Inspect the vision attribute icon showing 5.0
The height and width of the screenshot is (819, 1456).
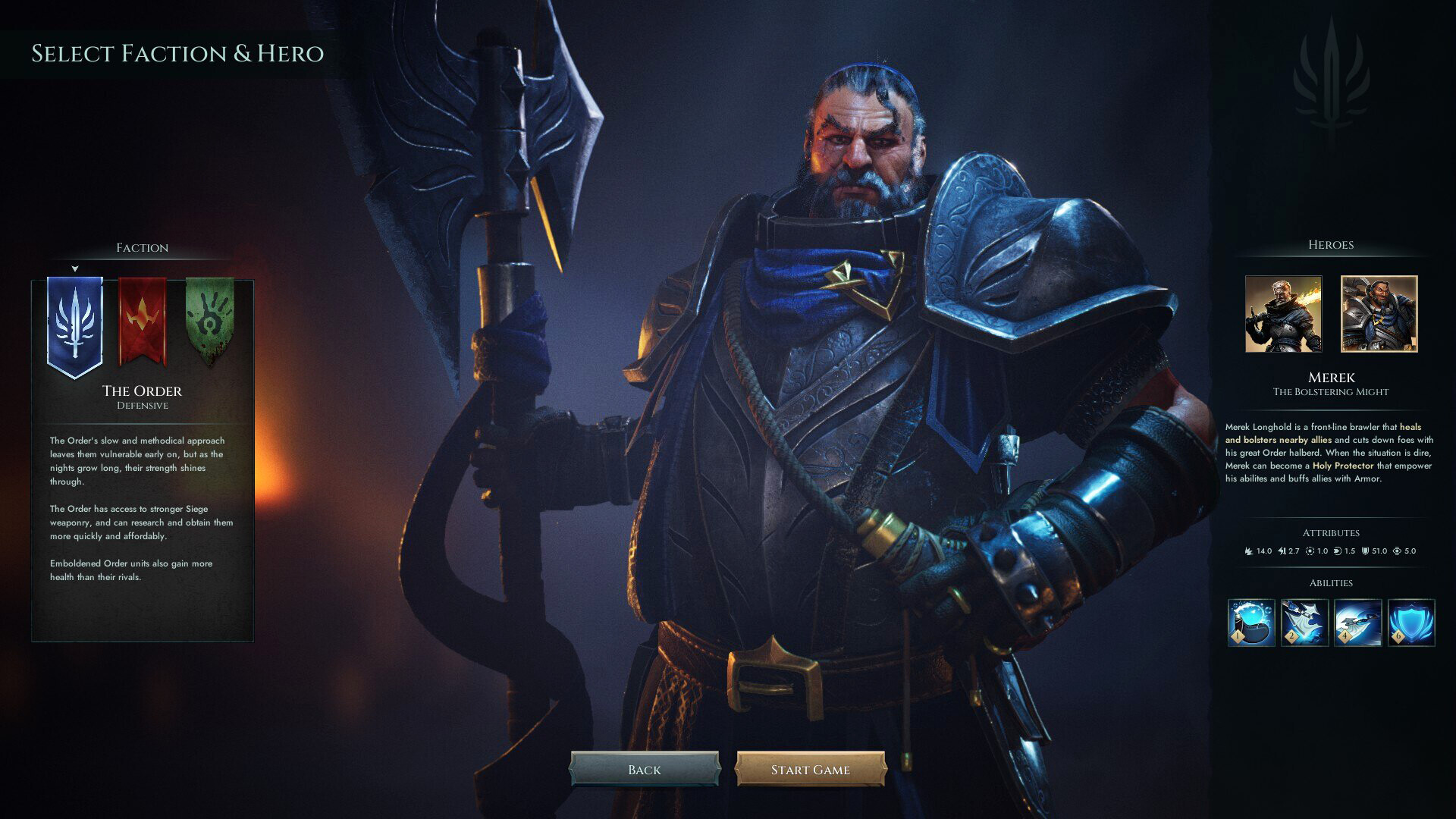pos(1398,551)
